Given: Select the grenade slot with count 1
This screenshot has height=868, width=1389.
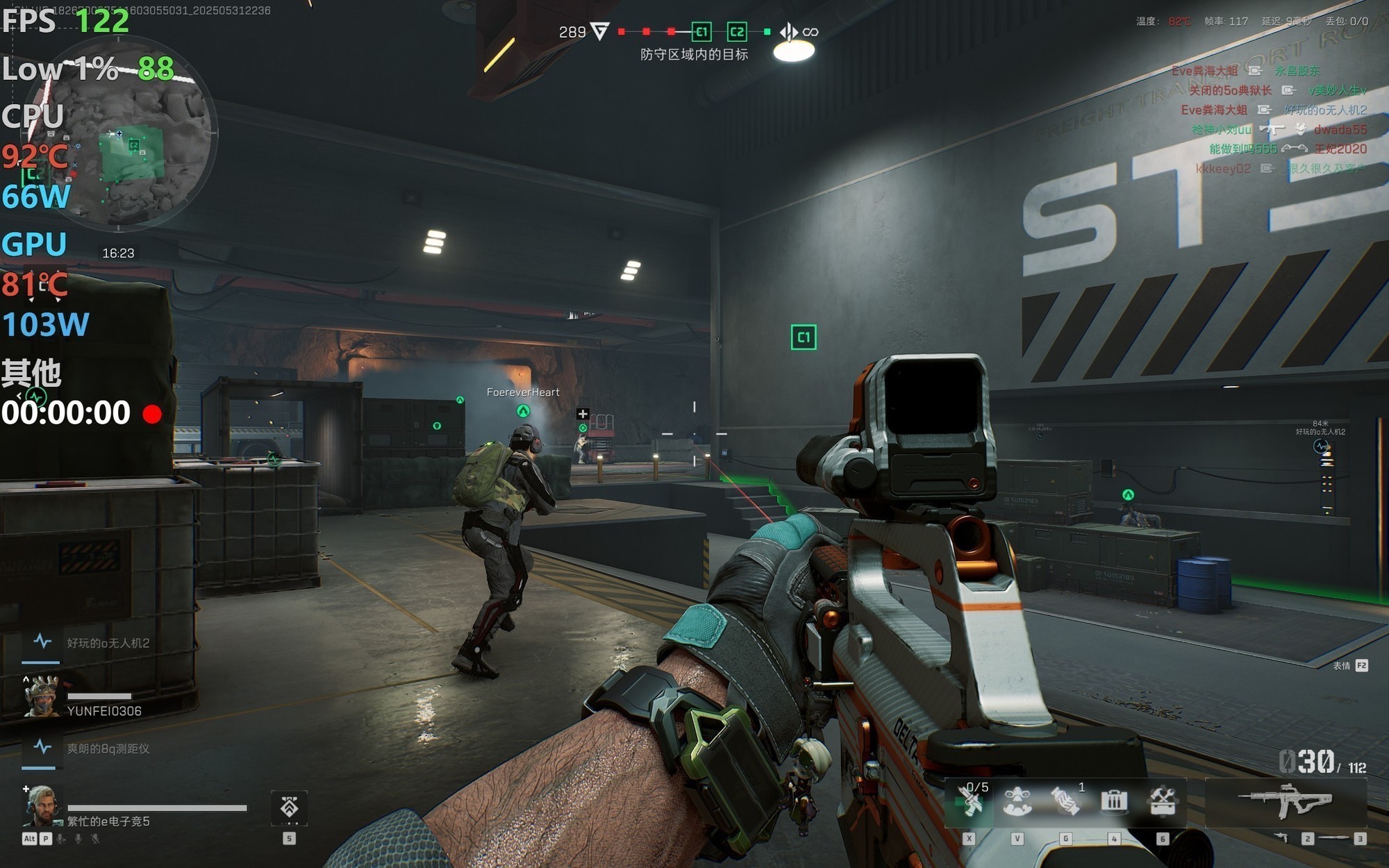Looking at the screenshot, I should pyautogui.click(x=1065, y=801).
